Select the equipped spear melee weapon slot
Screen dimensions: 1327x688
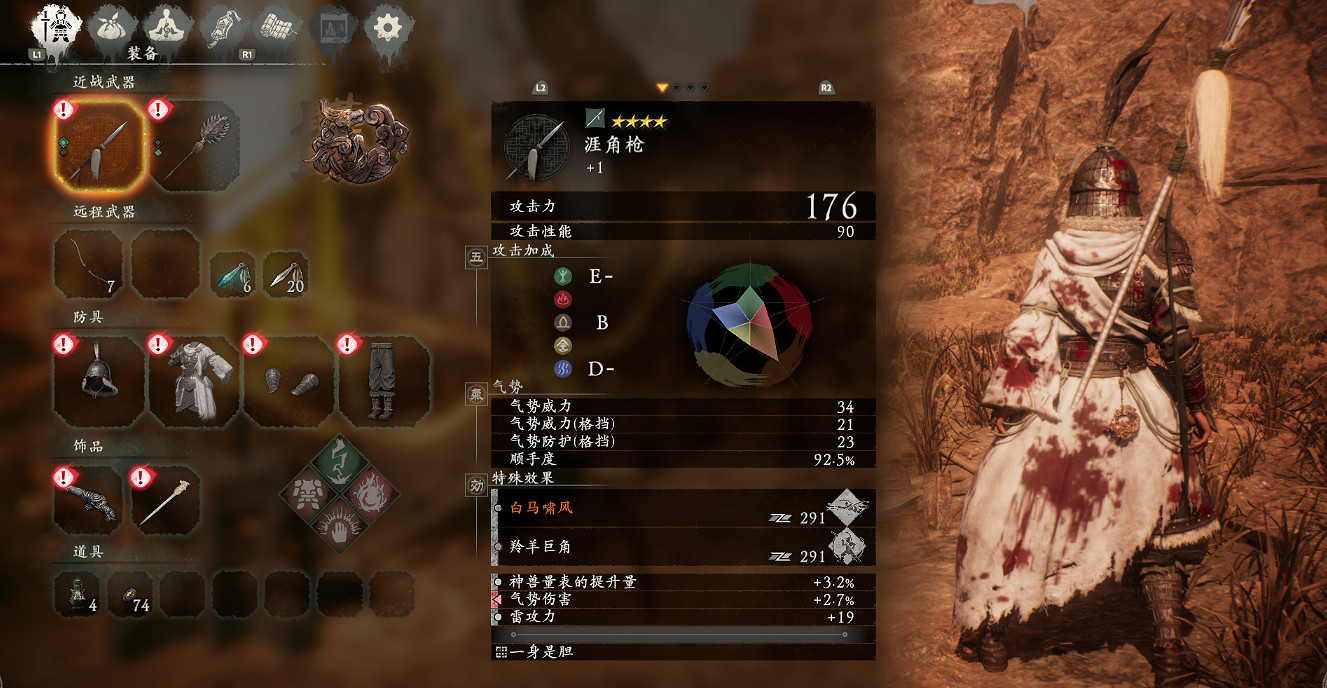pos(99,146)
